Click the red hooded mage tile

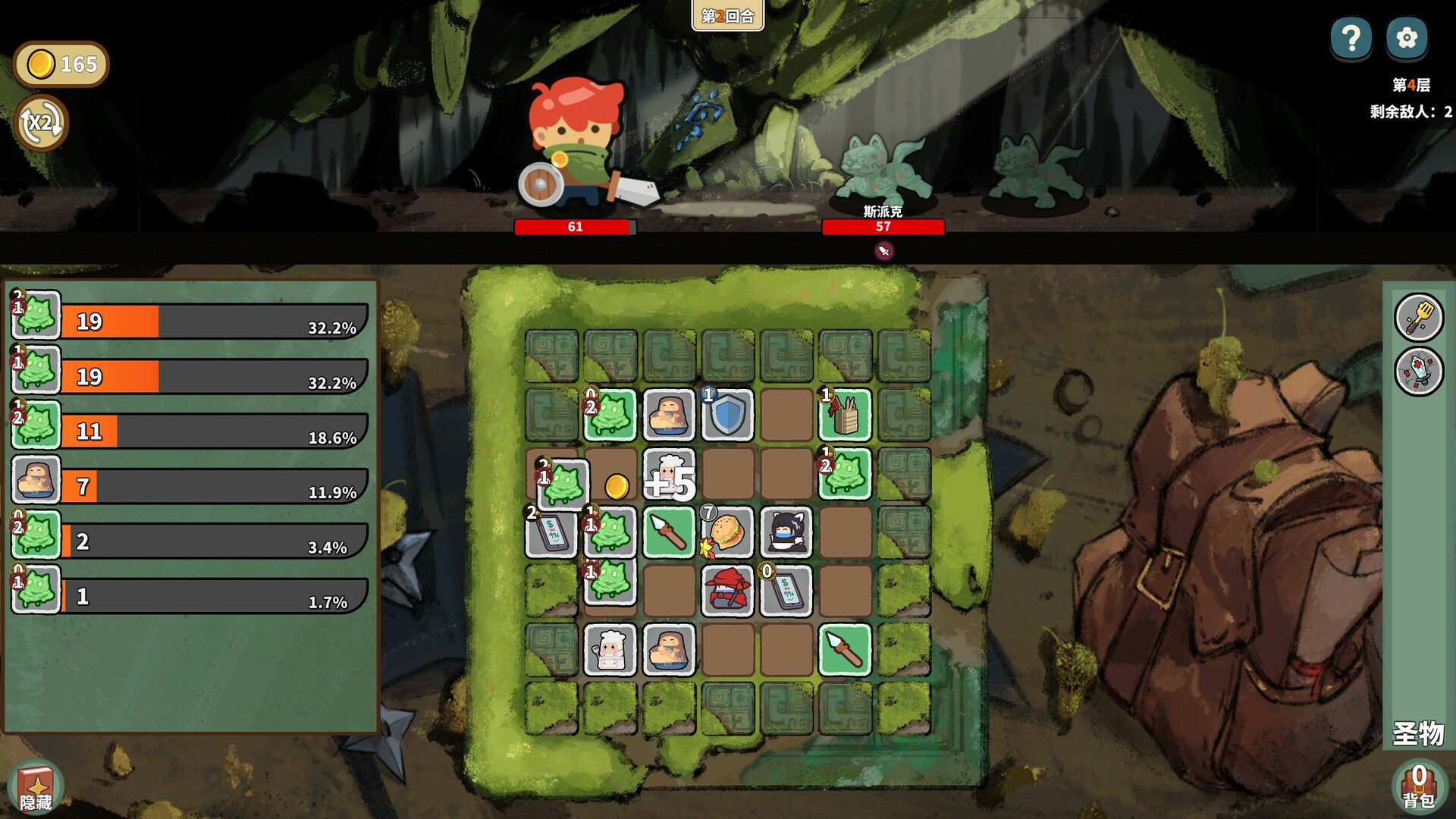[726, 591]
